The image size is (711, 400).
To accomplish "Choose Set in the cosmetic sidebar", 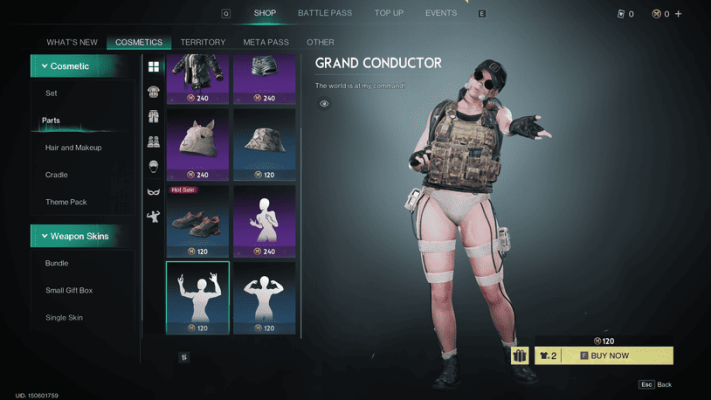I will [x=51, y=93].
